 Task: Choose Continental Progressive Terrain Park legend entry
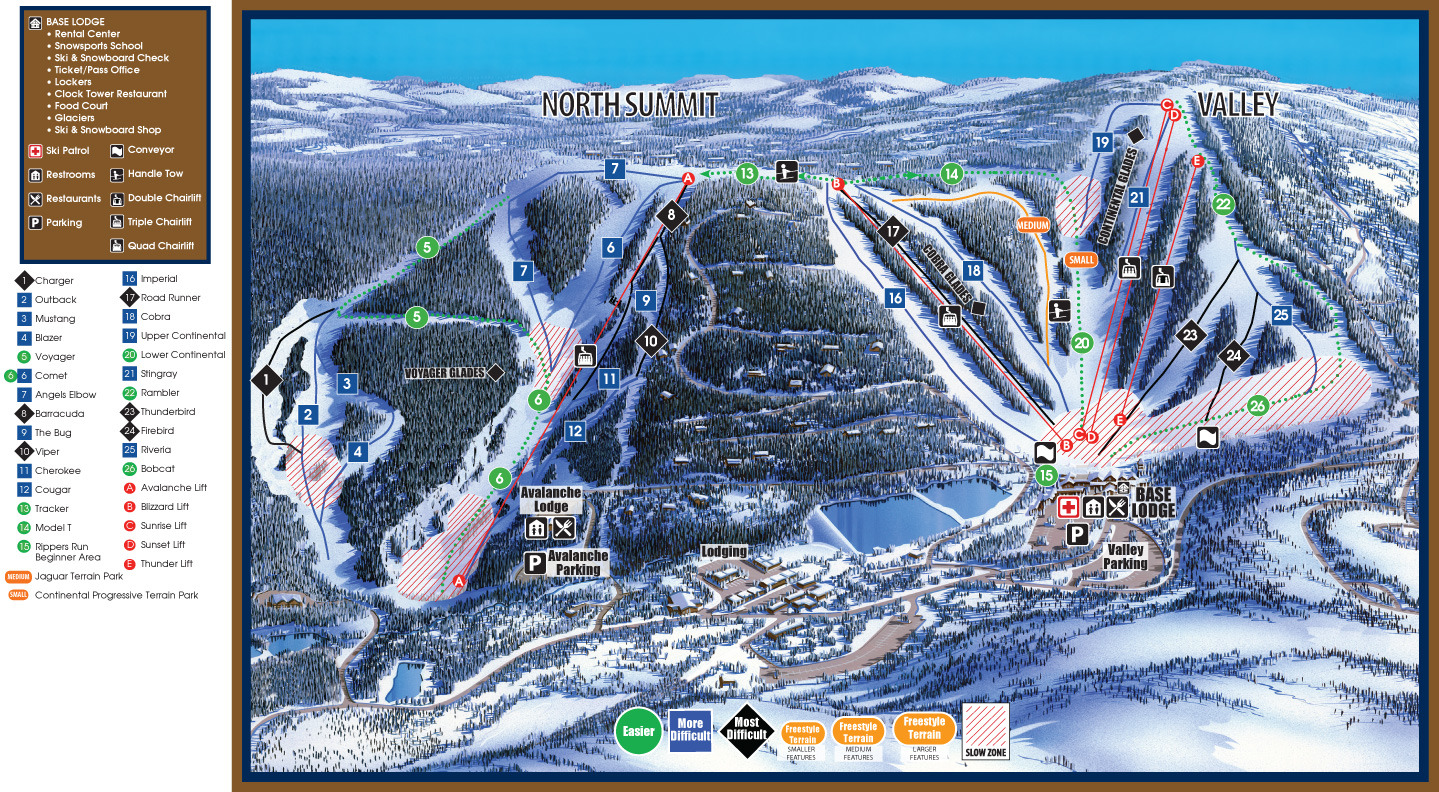click(x=116, y=595)
